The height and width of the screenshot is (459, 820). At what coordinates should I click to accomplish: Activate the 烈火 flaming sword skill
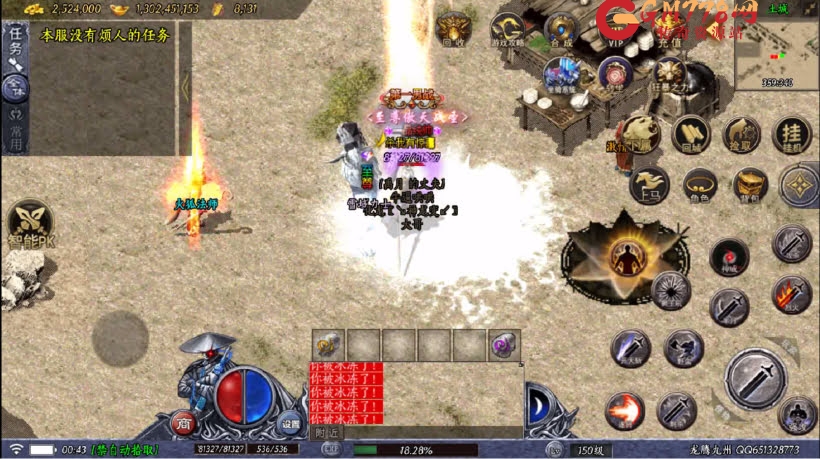pyautogui.click(x=792, y=296)
